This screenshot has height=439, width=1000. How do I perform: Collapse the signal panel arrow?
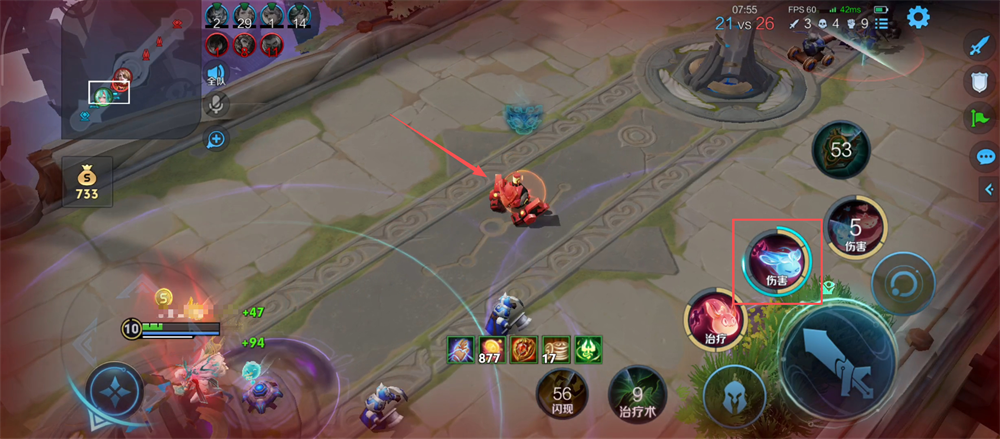pos(989,189)
